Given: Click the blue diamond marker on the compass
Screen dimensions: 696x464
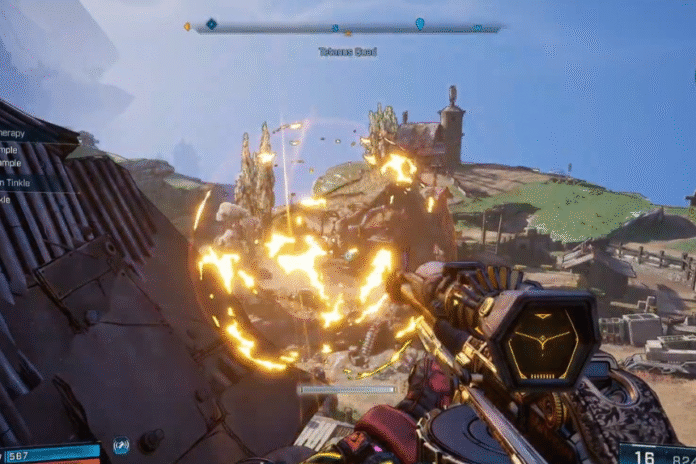Looking at the screenshot, I should (211, 24).
